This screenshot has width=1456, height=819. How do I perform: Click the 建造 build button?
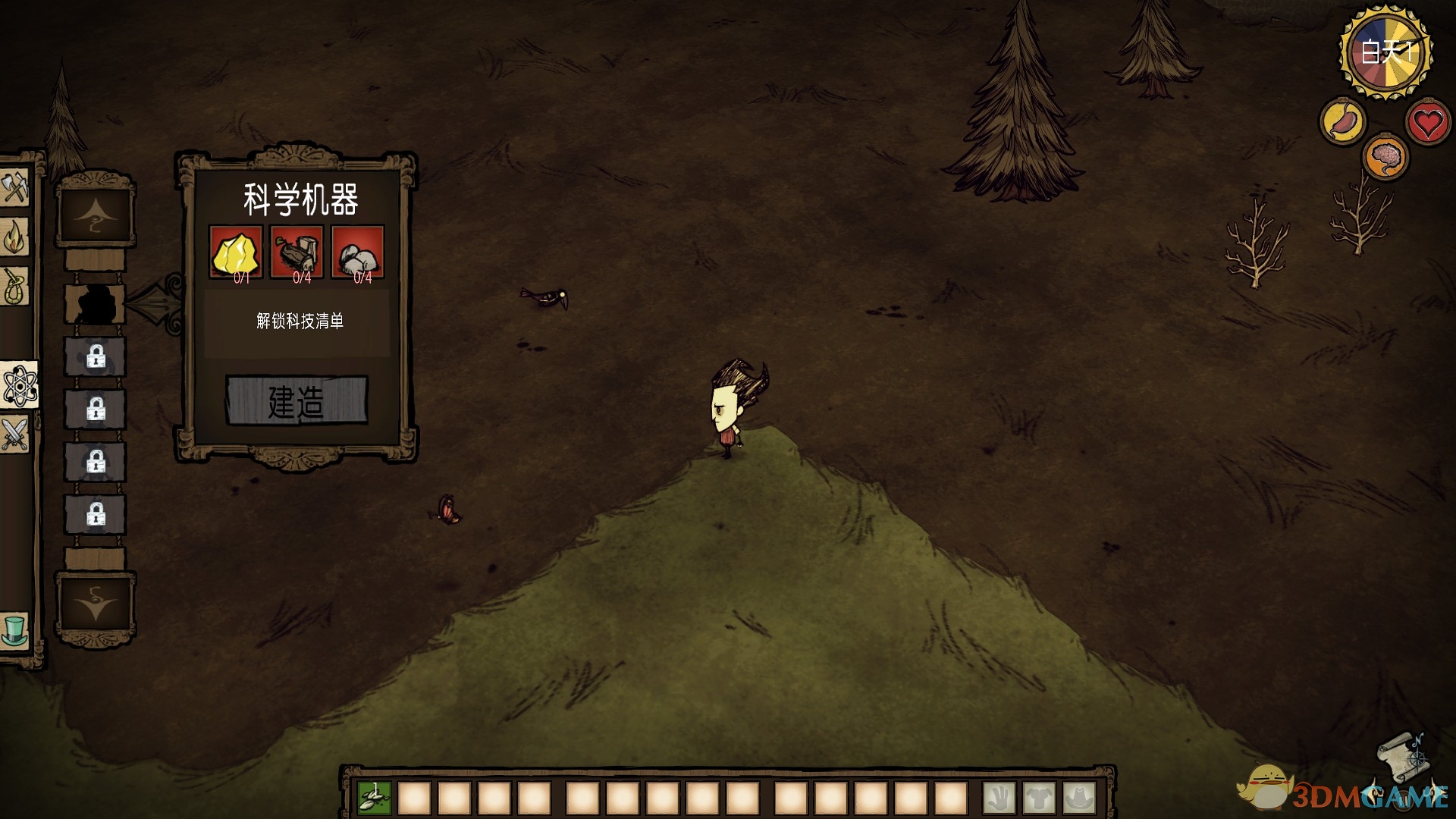(297, 400)
